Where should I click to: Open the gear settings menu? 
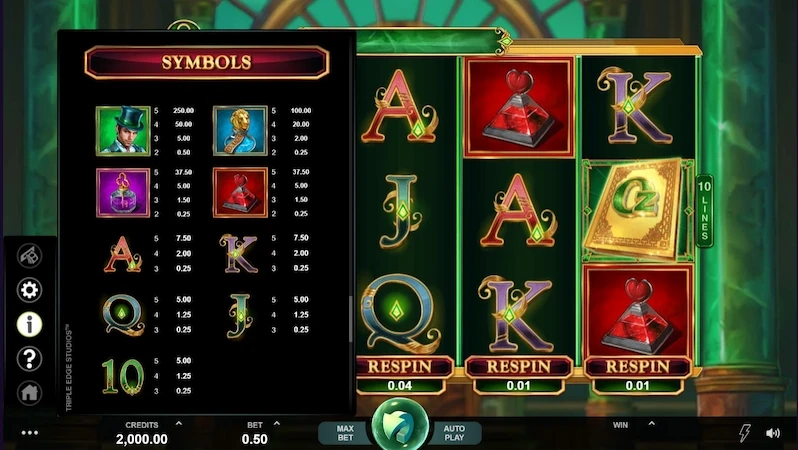[x=30, y=290]
